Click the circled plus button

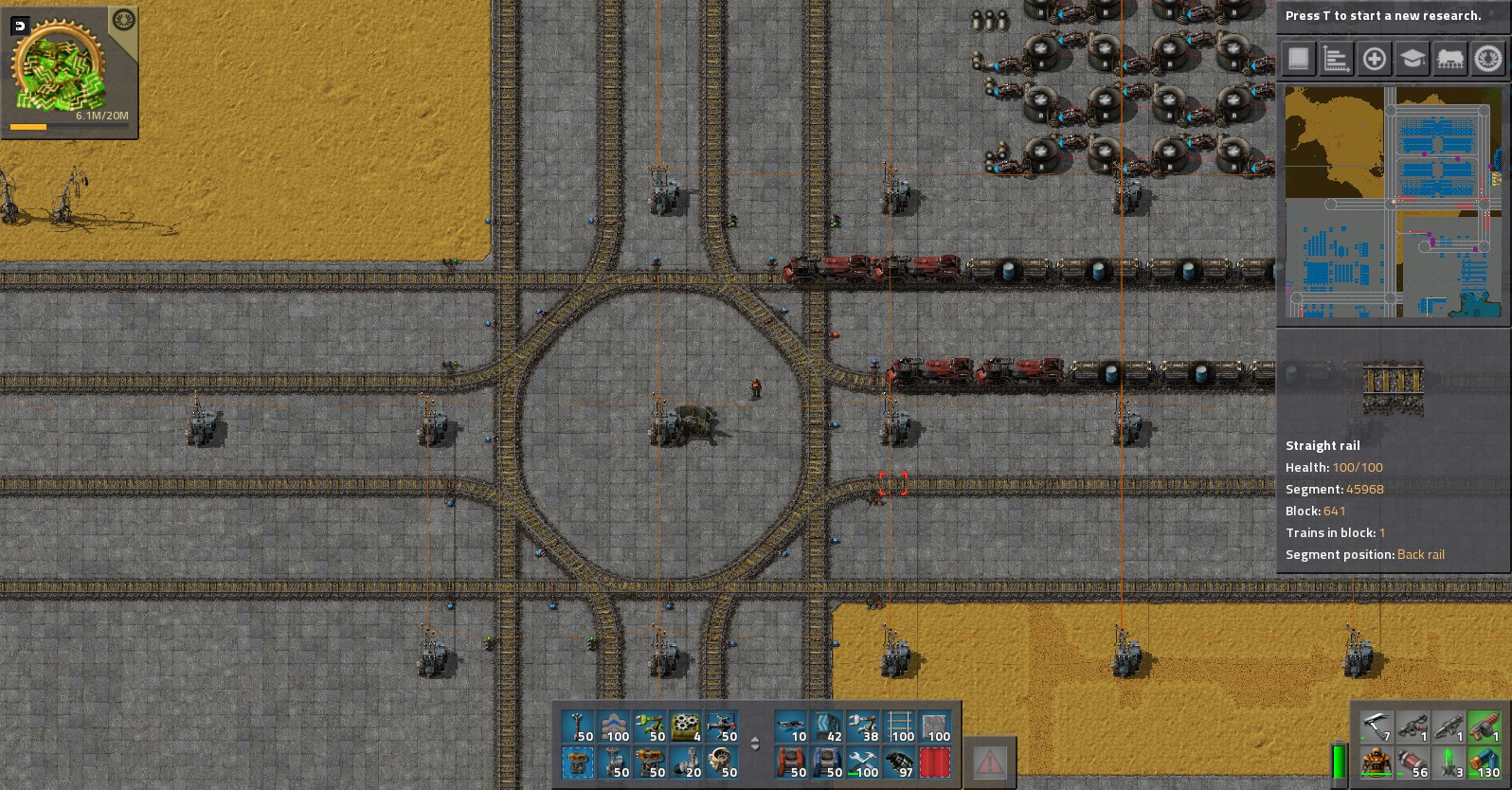[x=1374, y=59]
